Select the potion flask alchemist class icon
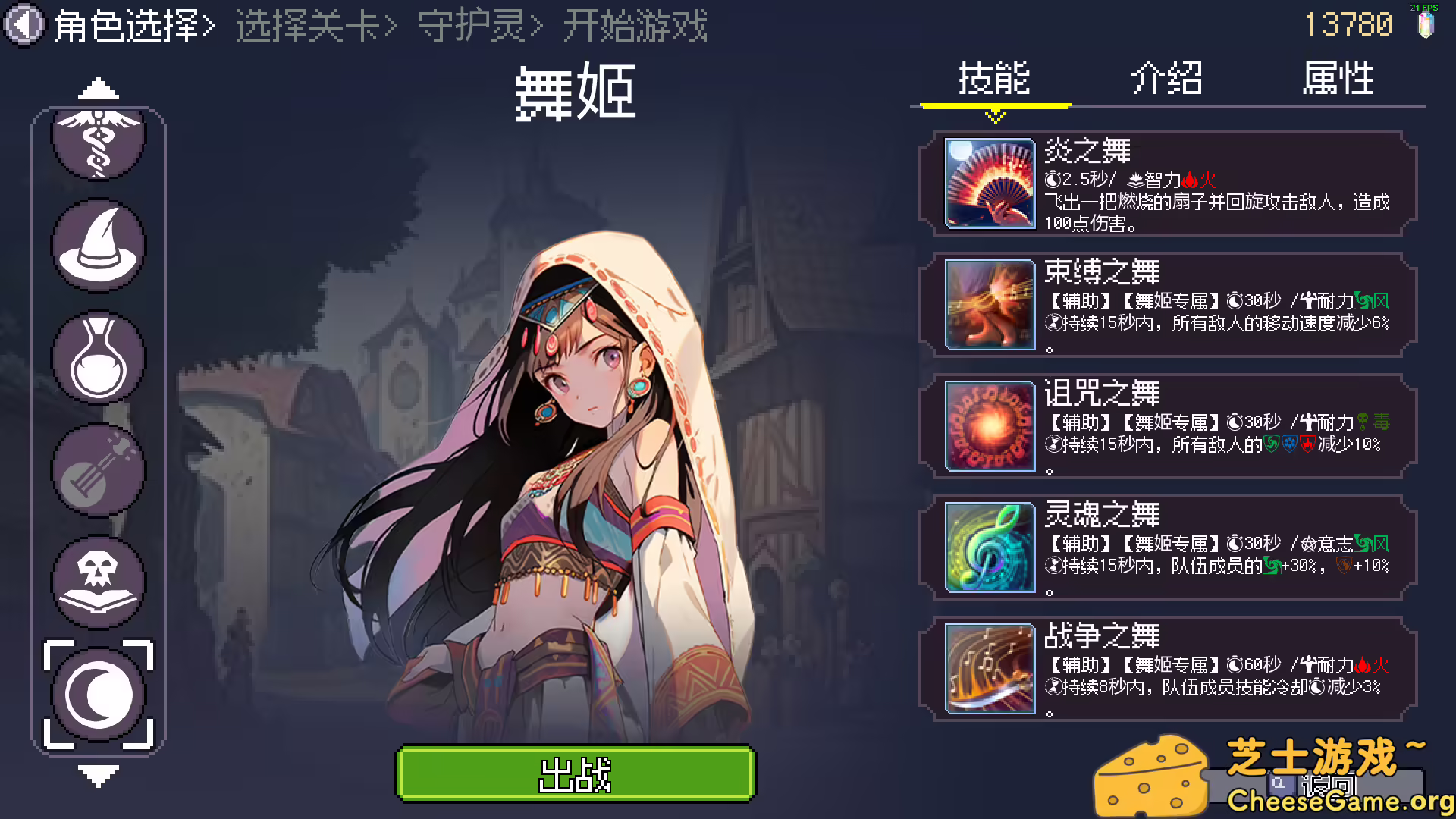1456x819 pixels. click(97, 356)
